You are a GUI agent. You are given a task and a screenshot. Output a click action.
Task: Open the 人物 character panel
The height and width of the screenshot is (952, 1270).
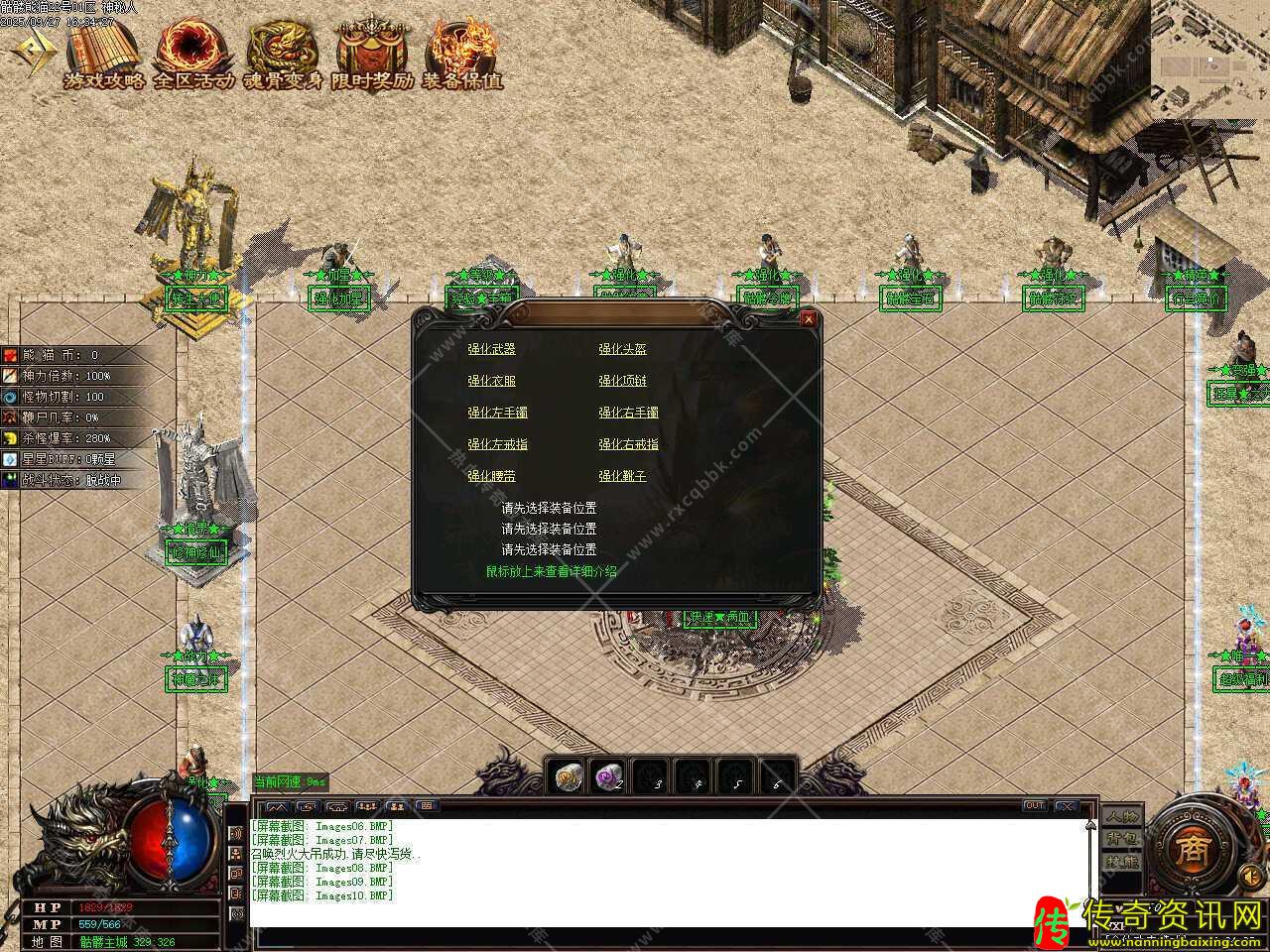[x=1122, y=817]
